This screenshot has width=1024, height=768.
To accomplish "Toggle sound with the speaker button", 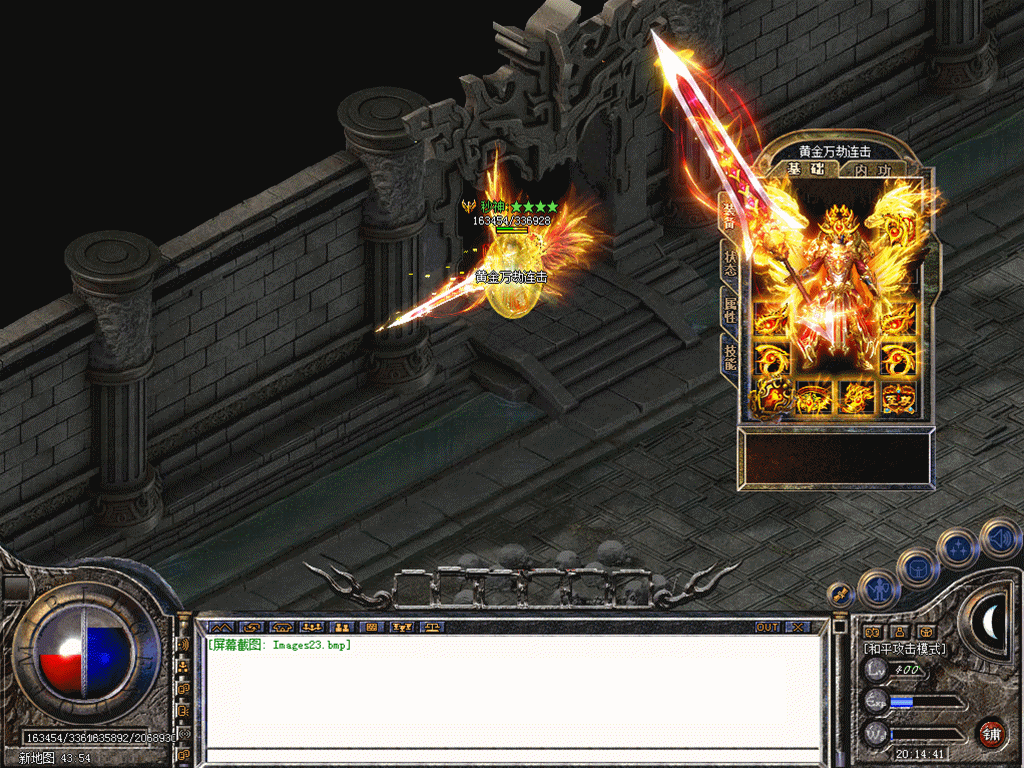I will pyautogui.click(x=1000, y=537).
